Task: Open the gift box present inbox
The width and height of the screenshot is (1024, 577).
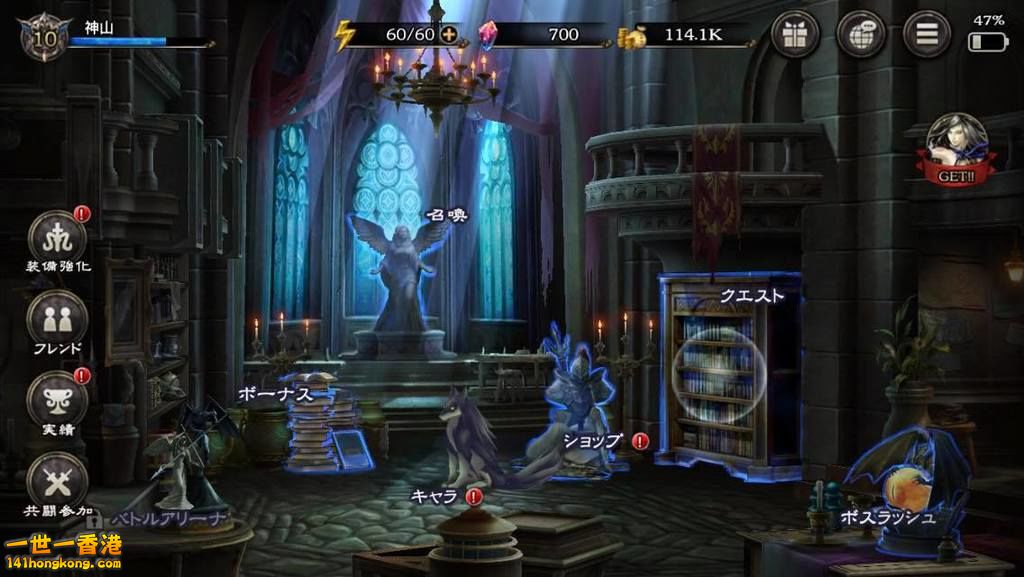Action: pos(796,34)
